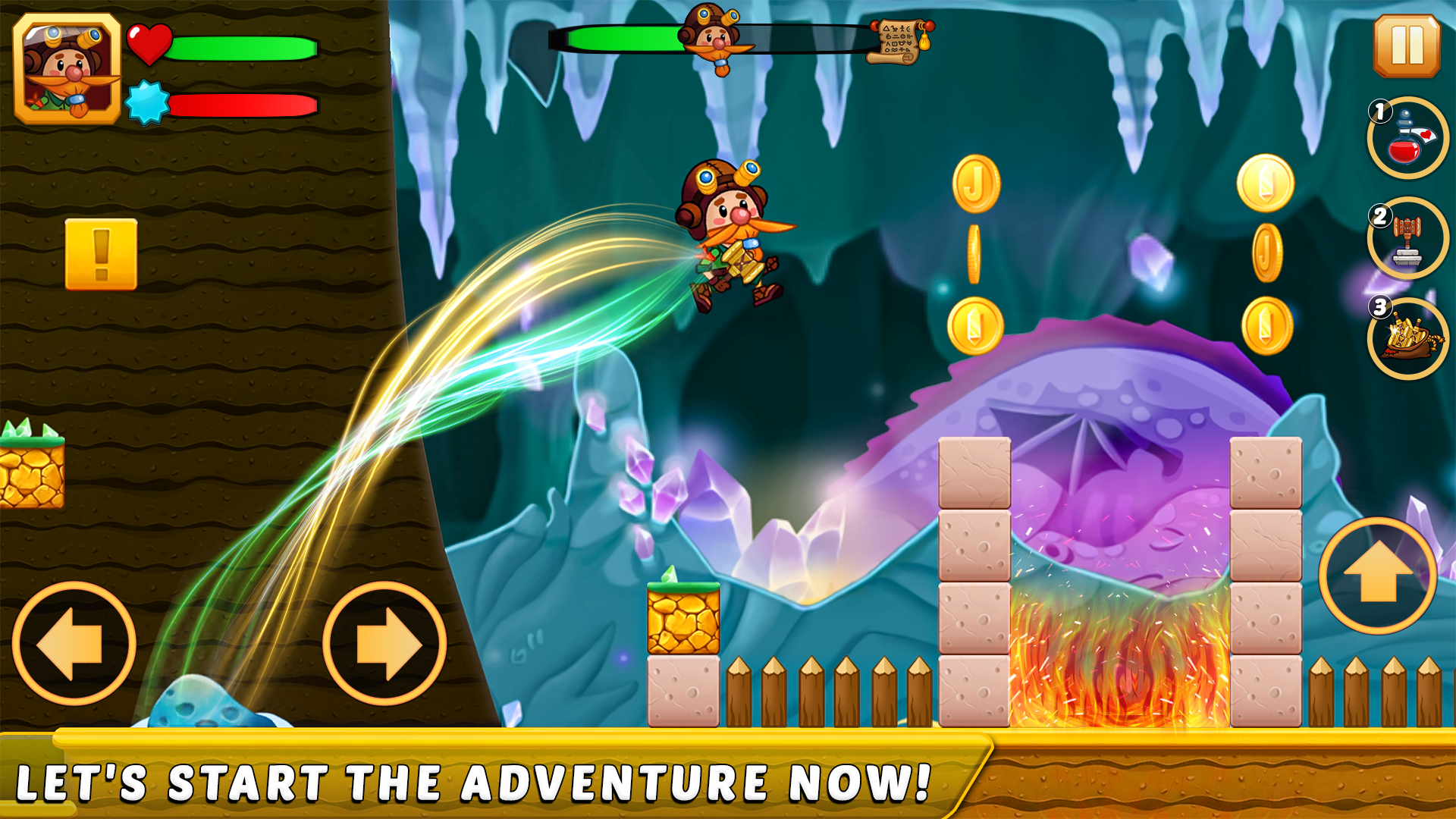This screenshot has width=1456, height=819.
Task: Pause the game
Action: click(1407, 45)
